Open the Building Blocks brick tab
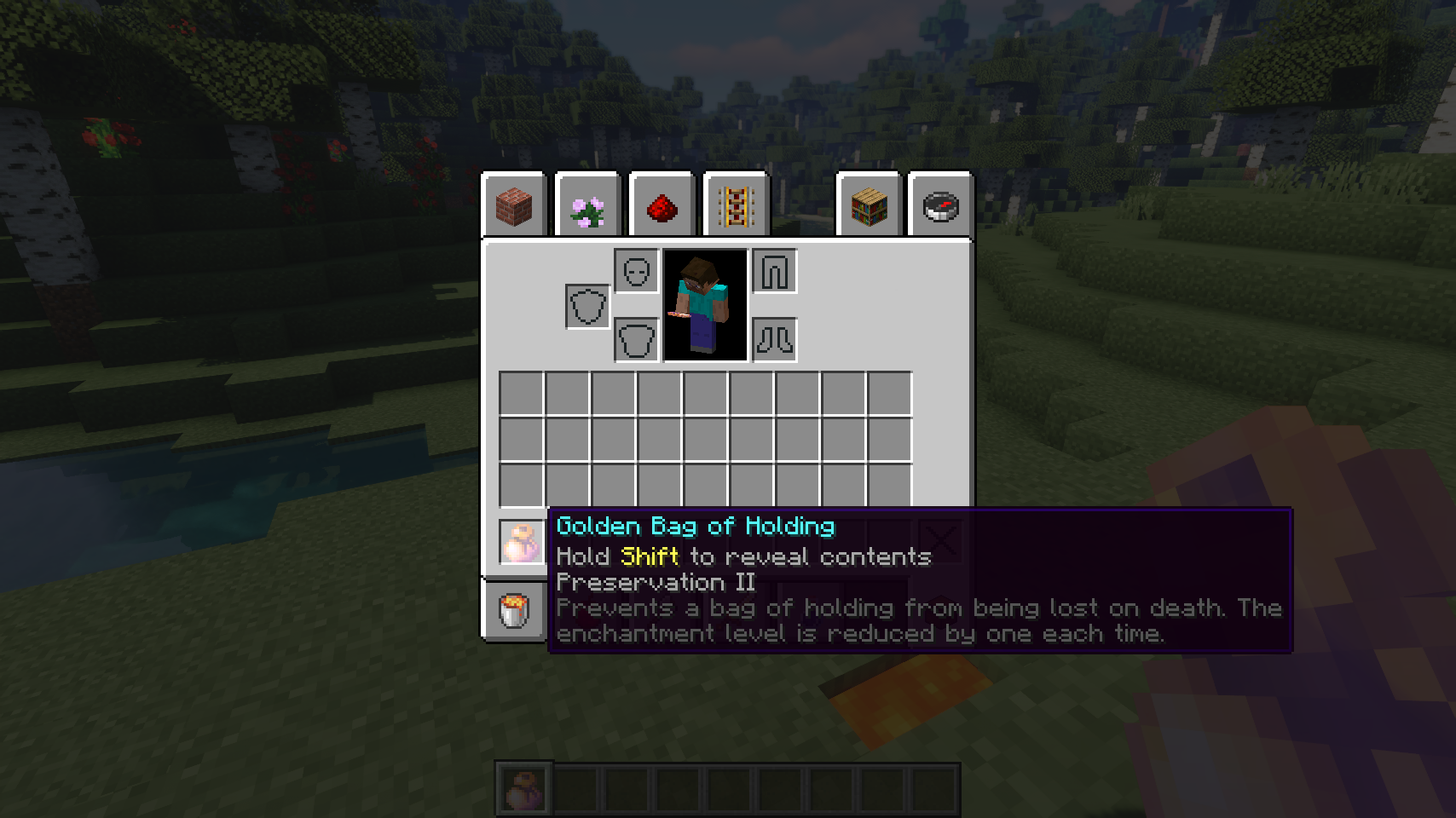Screen dimensions: 1456x818 [x=514, y=206]
